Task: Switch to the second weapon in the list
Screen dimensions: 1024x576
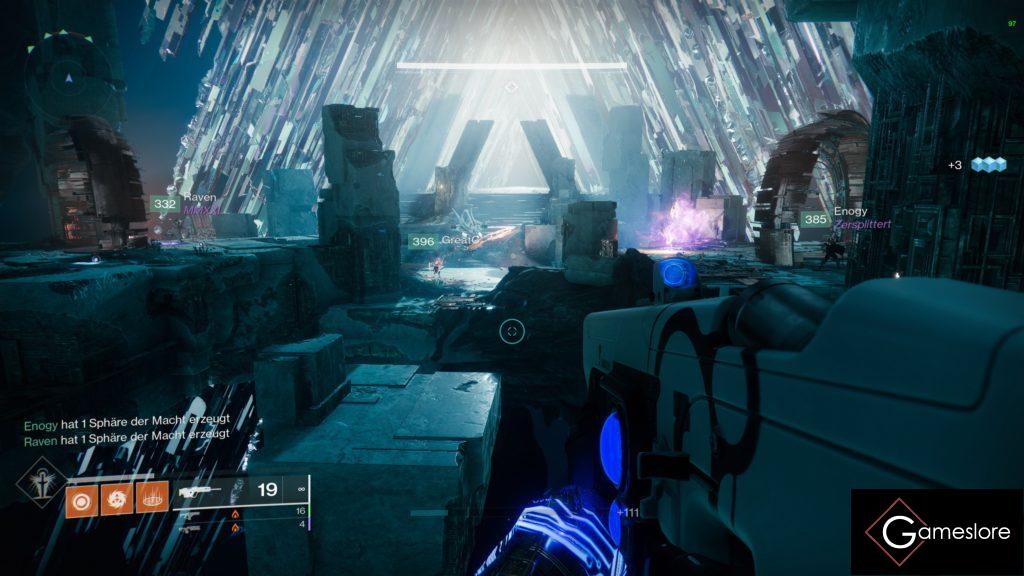Action: 190,511
